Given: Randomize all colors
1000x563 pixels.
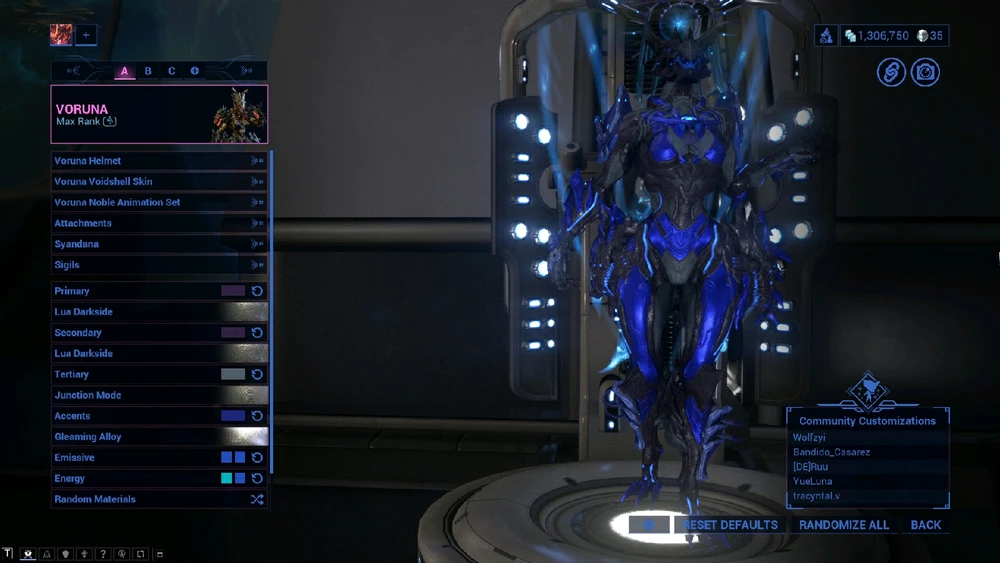Looking at the screenshot, I should click(x=844, y=525).
